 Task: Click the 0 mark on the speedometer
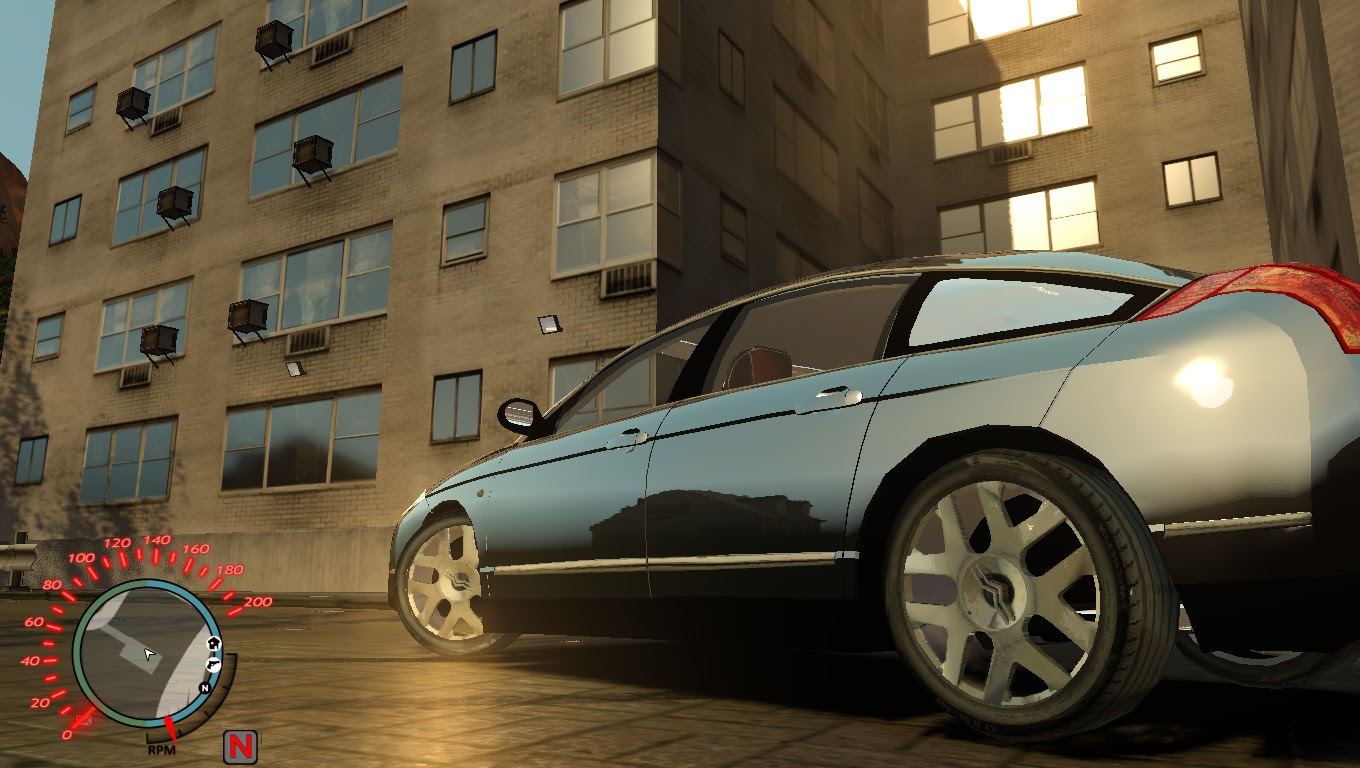67,734
